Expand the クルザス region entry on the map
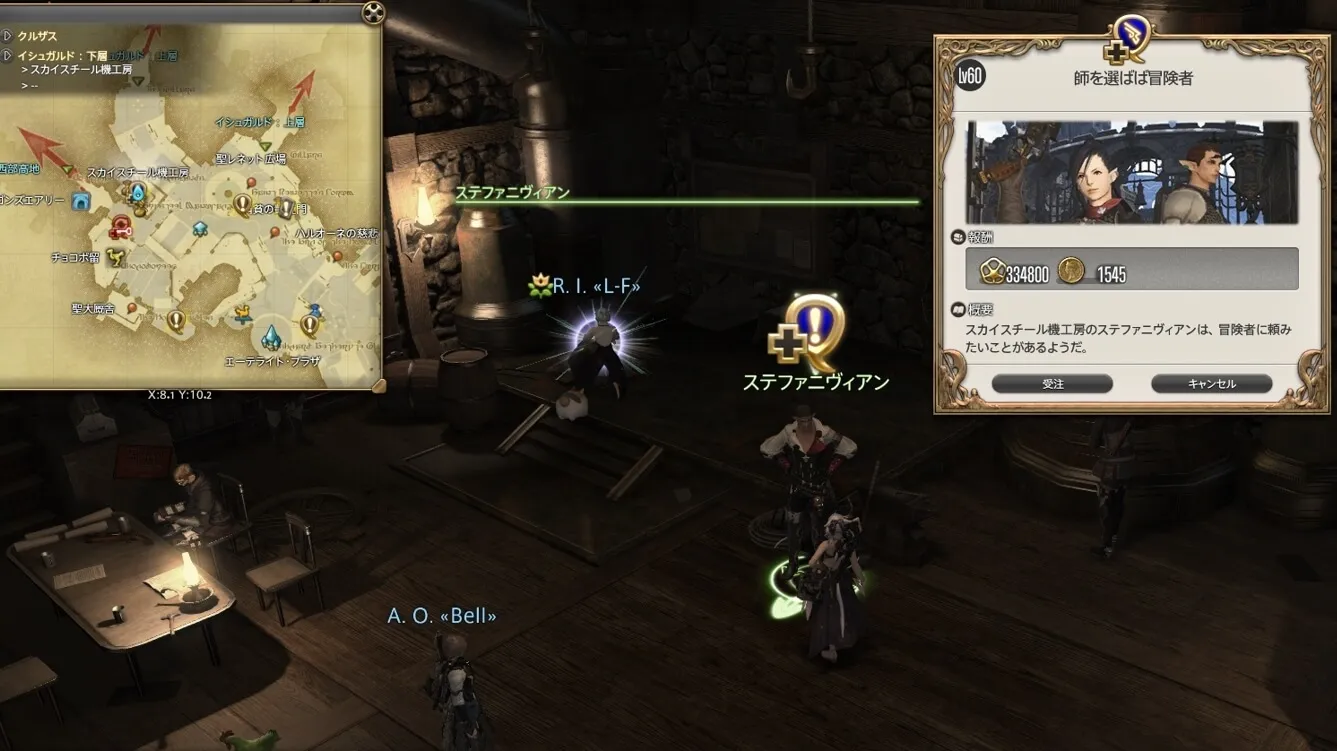 pos(7,37)
